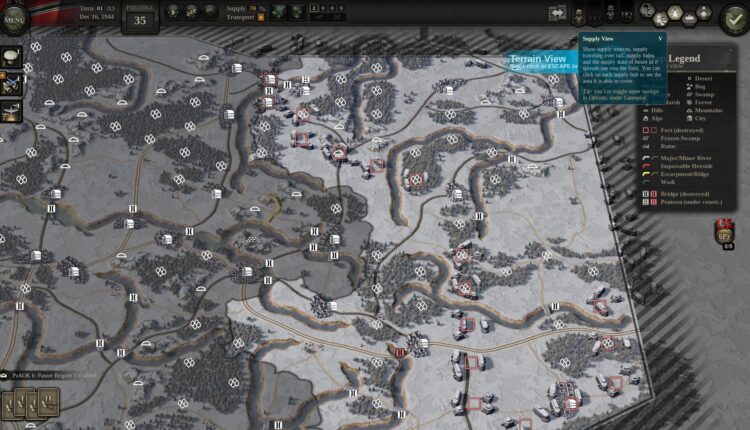
Task: Collapse the Supply View tooltip
Action: pos(660,38)
